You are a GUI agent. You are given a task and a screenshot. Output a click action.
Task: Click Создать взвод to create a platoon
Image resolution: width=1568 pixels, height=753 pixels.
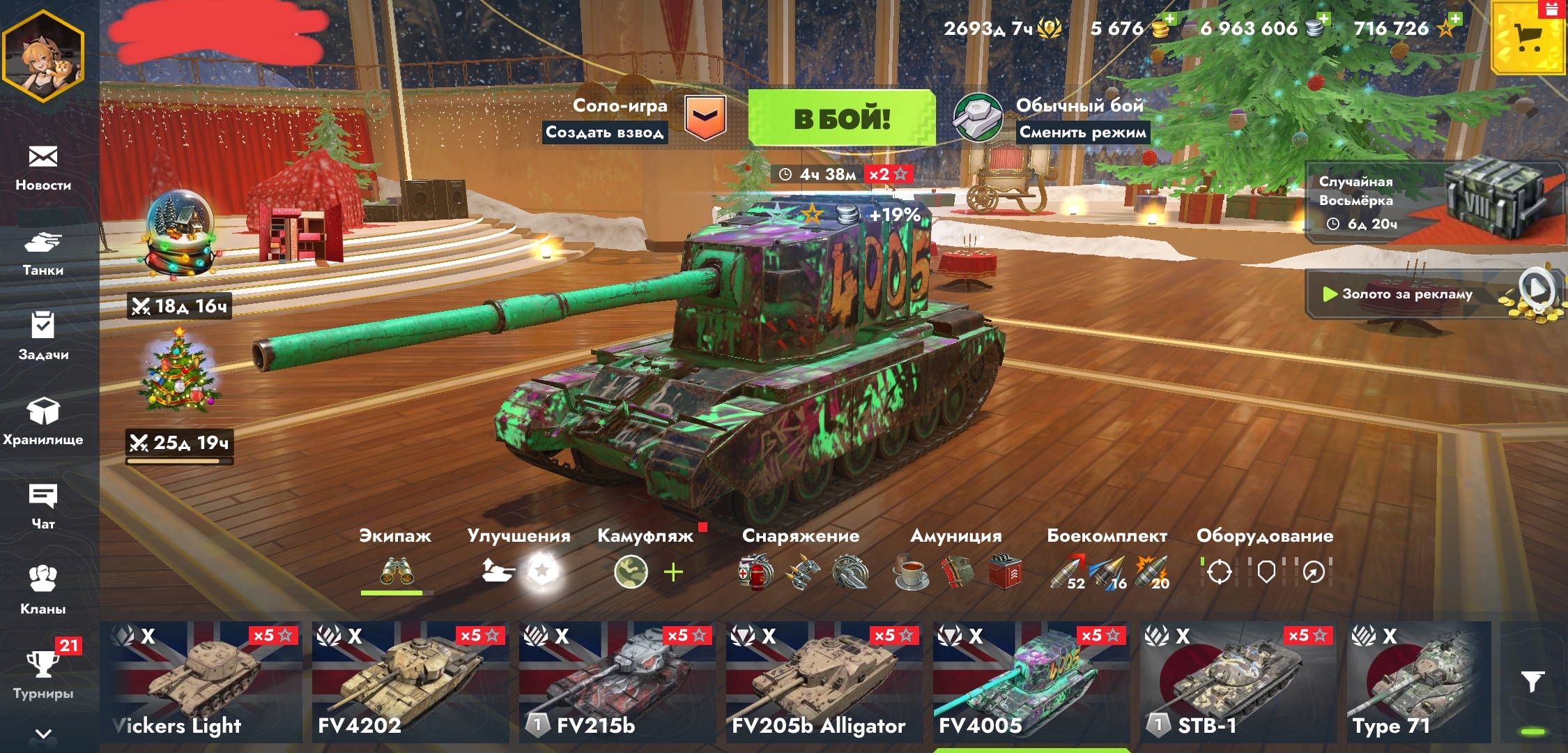(604, 132)
